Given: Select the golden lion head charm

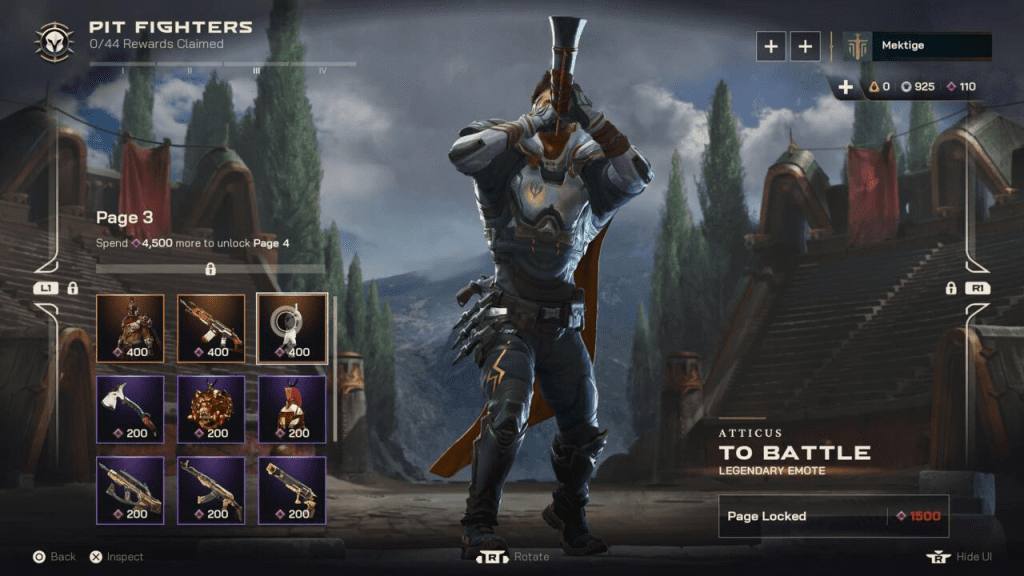Looking at the screenshot, I should [211, 409].
